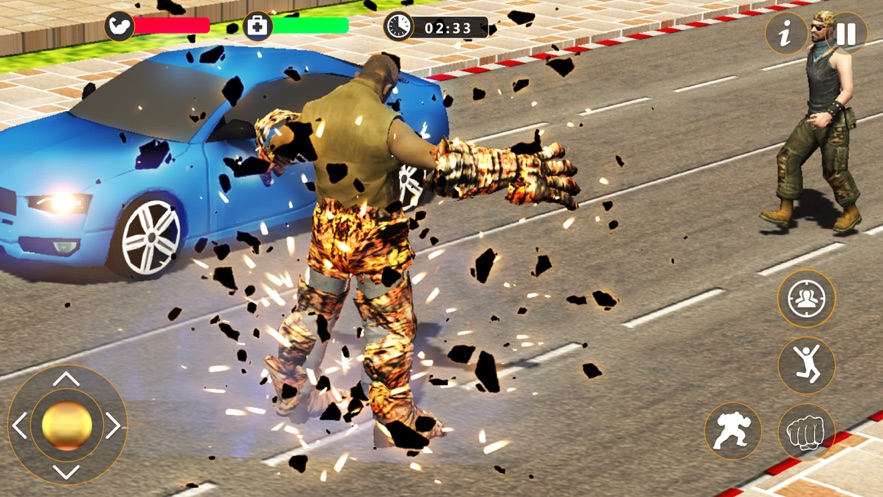
Task: Click the joystick's left arrow
Action: tap(20, 426)
